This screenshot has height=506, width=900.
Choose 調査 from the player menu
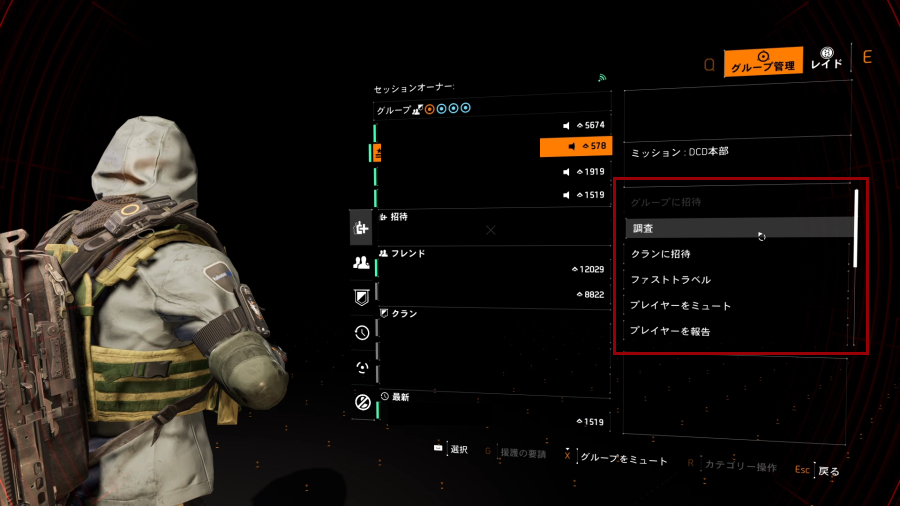tap(740, 229)
